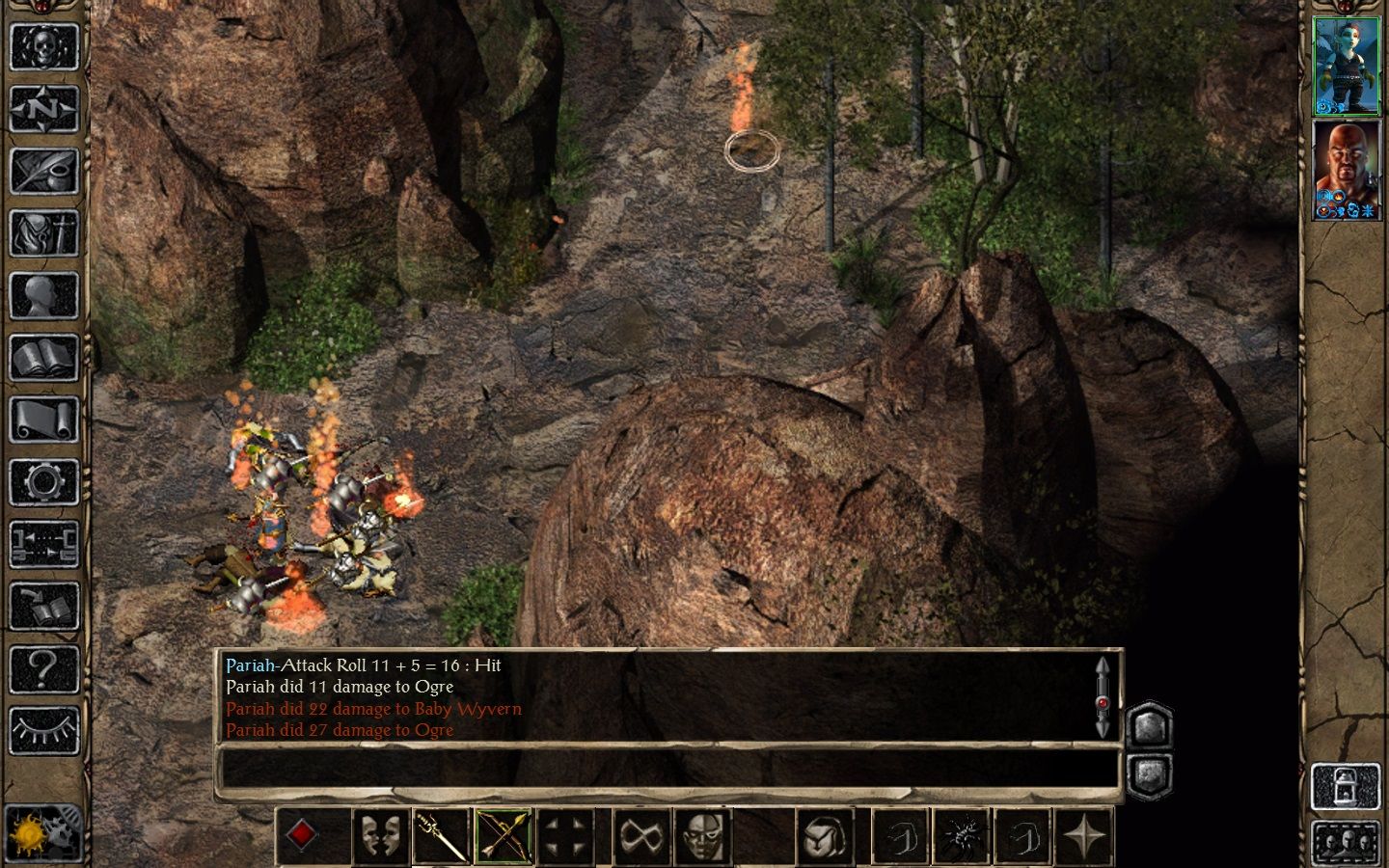Open the area map compass button
The image size is (1389, 868).
click(x=43, y=108)
